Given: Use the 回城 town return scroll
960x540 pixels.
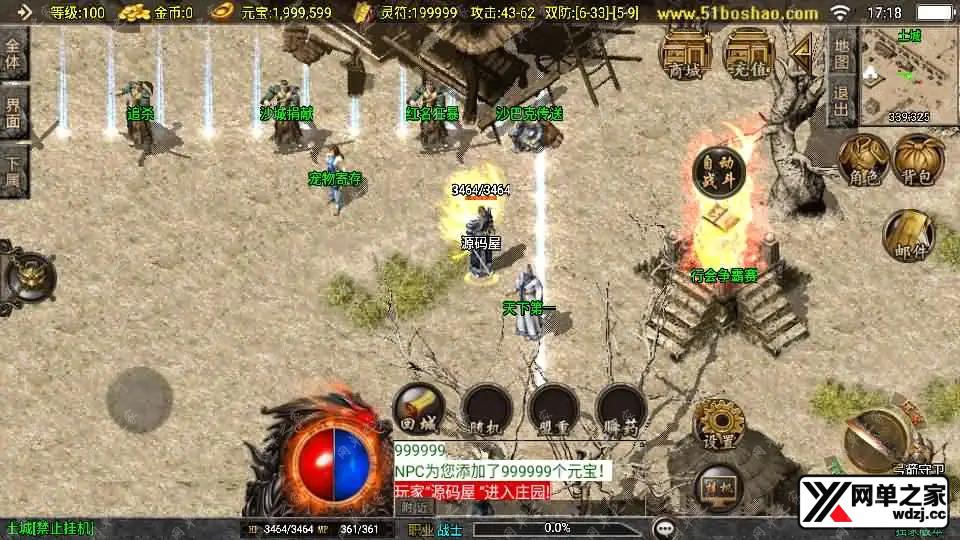Looking at the screenshot, I should point(418,410).
